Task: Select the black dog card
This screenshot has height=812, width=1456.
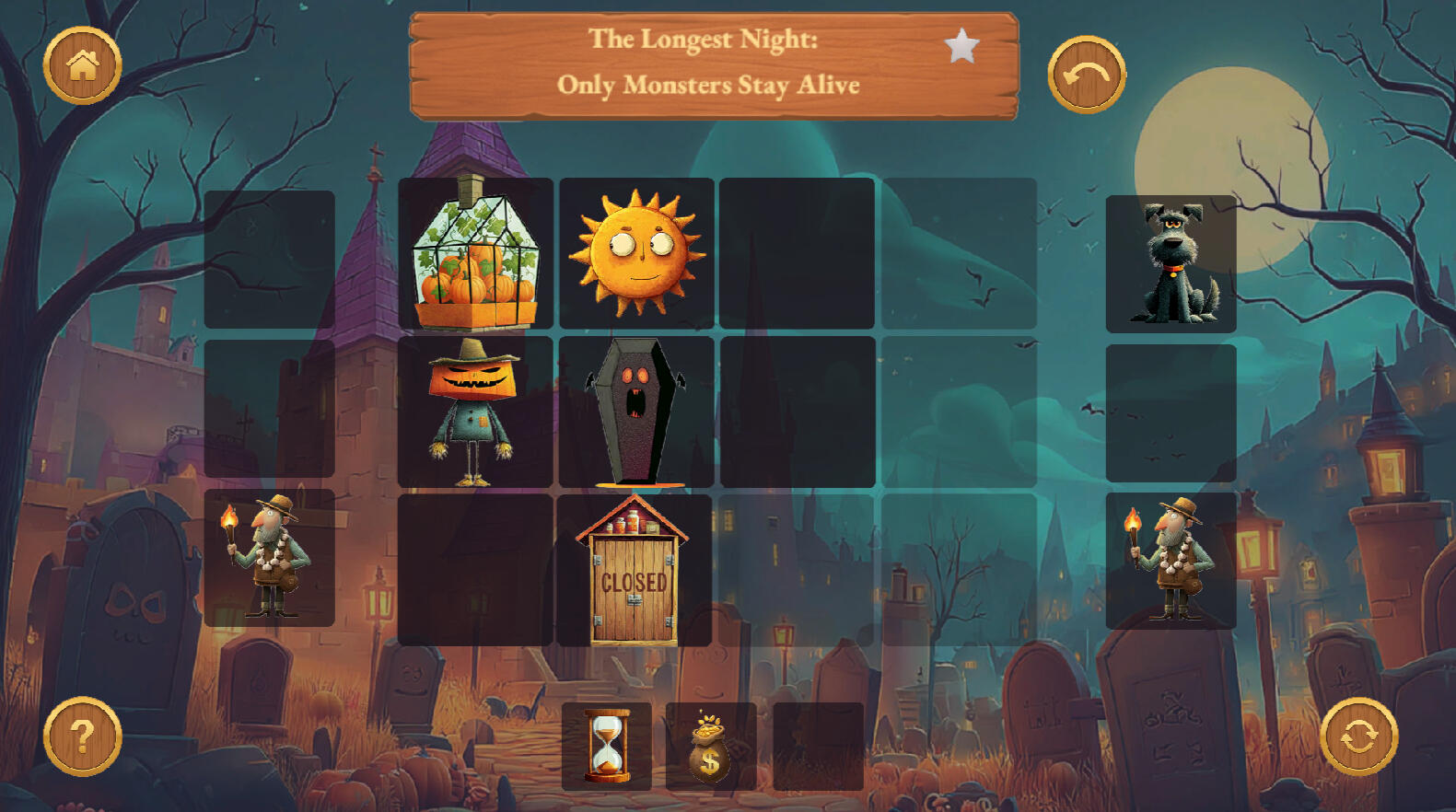Action: [1171, 264]
